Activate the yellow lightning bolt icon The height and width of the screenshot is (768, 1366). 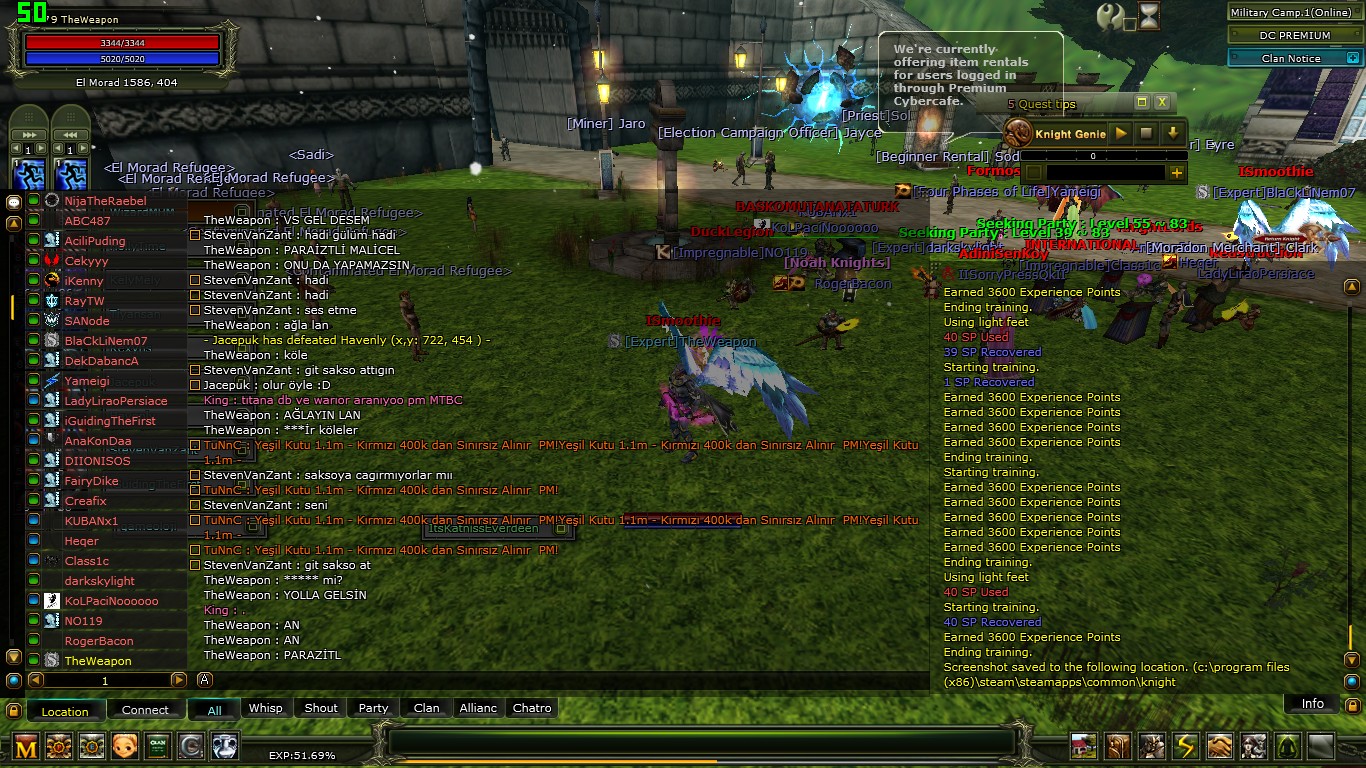(1186, 746)
